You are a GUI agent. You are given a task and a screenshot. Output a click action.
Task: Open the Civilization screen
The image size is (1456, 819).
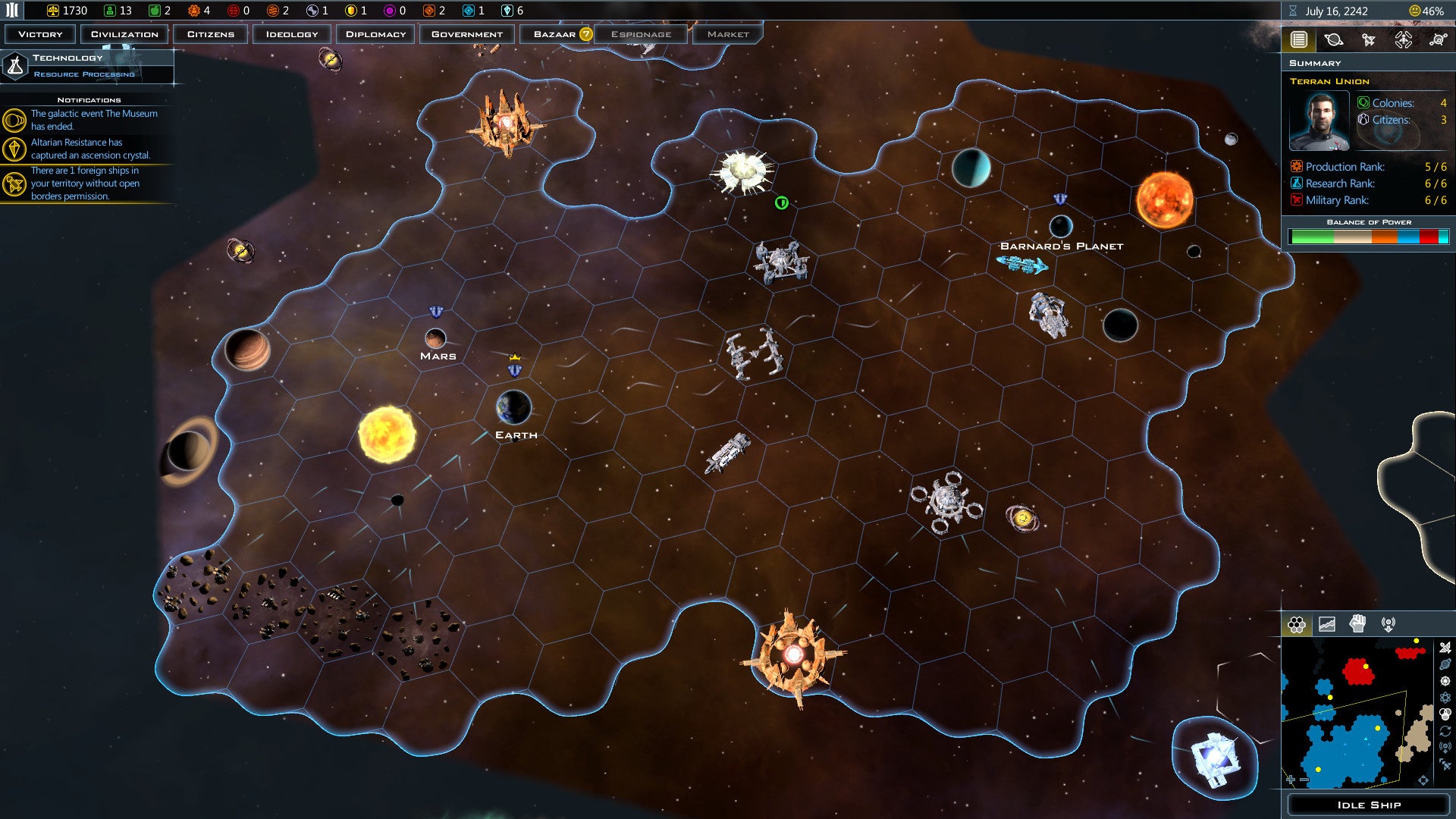(x=124, y=34)
